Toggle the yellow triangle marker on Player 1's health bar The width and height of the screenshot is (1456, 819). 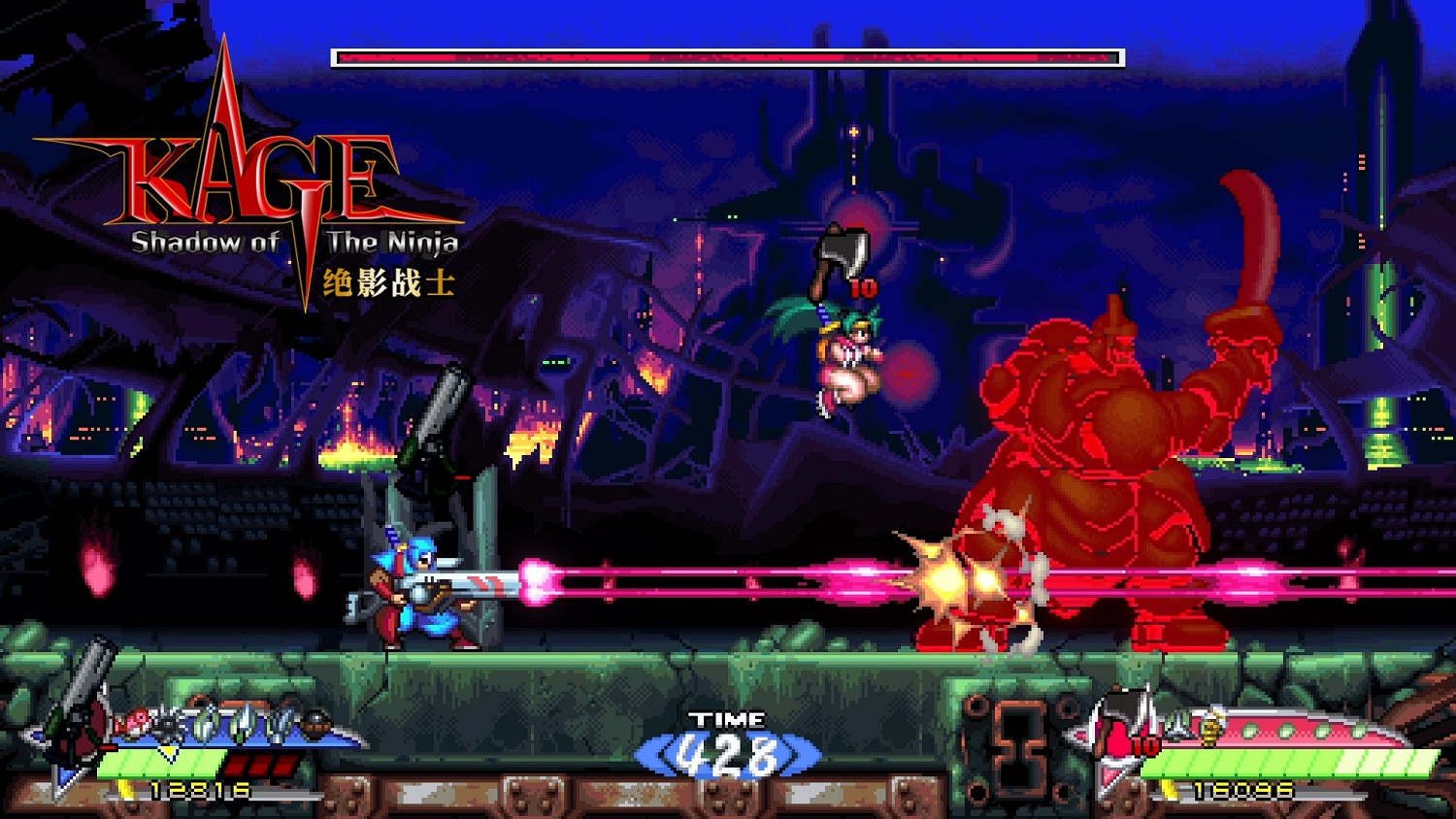[x=167, y=750]
